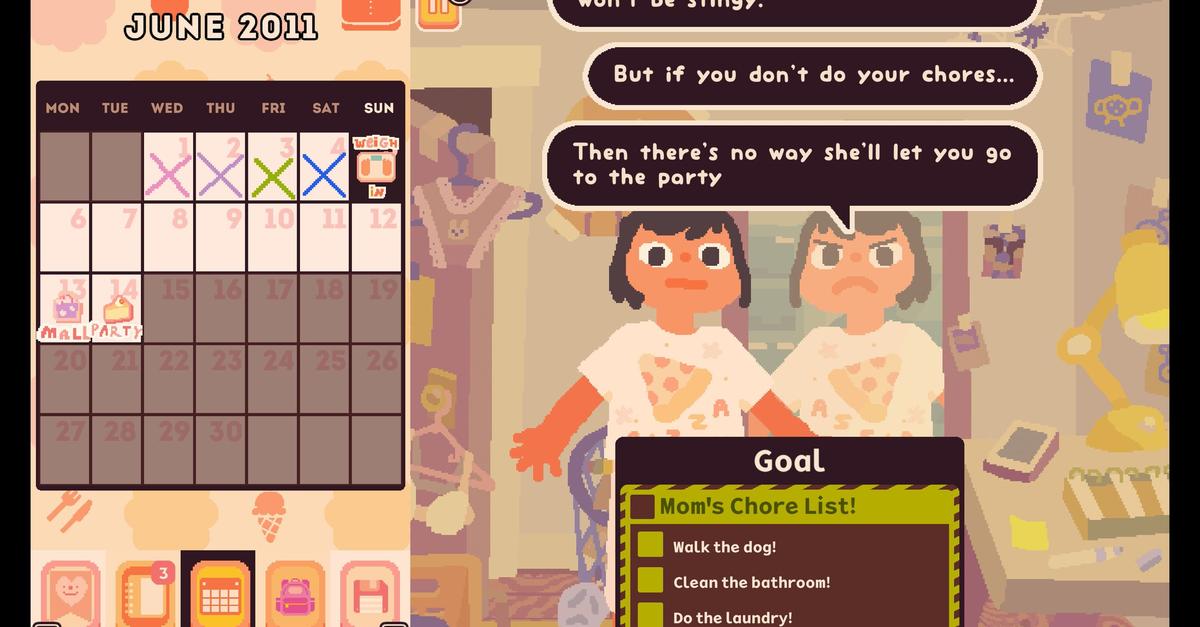
Task: Pause the game with the pause button
Action: click(437, 10)
